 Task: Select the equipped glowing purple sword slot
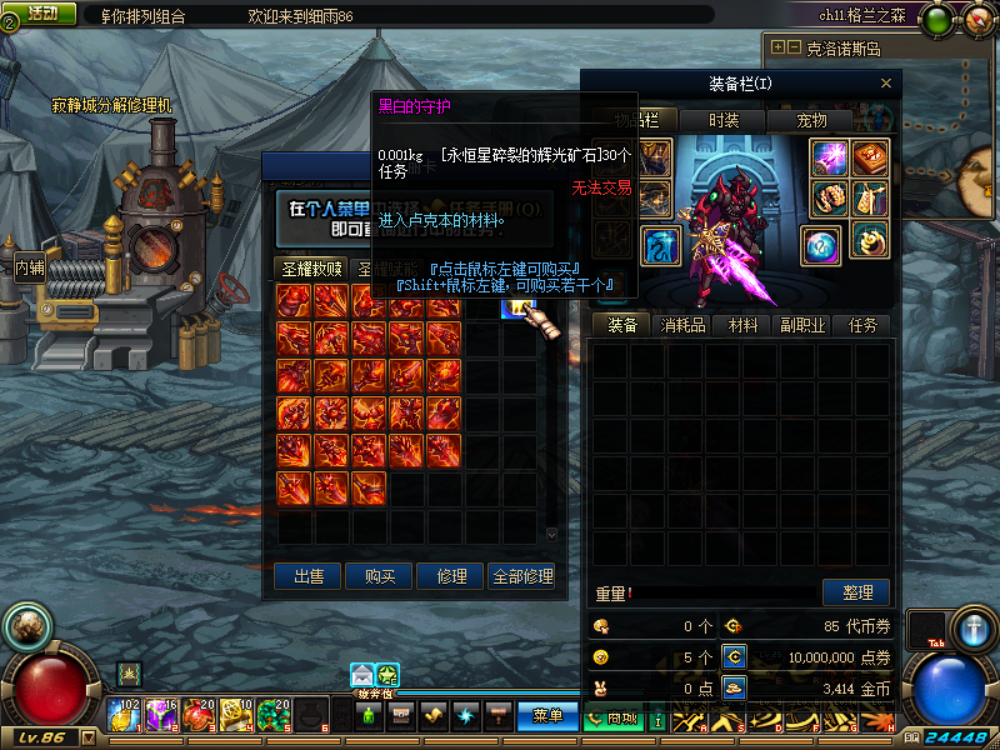tap(830, 158)
